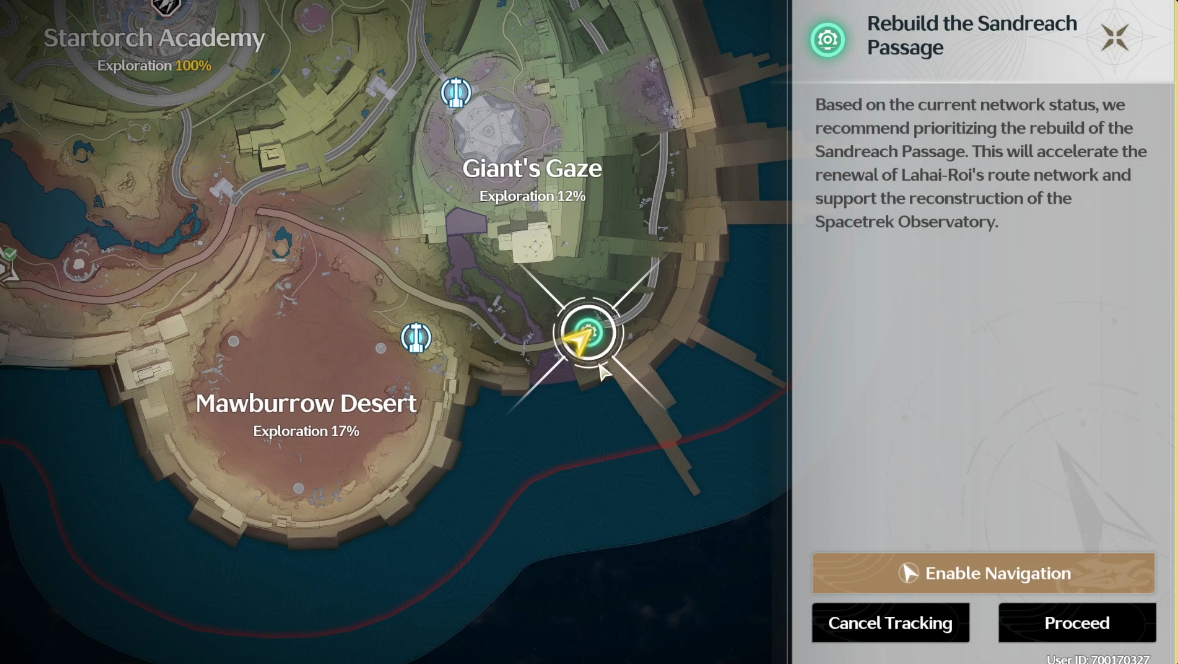Enable Navigation for the tracked quest
The height and width of the screenshot is (664, 1178).
[x=983, y=574]
